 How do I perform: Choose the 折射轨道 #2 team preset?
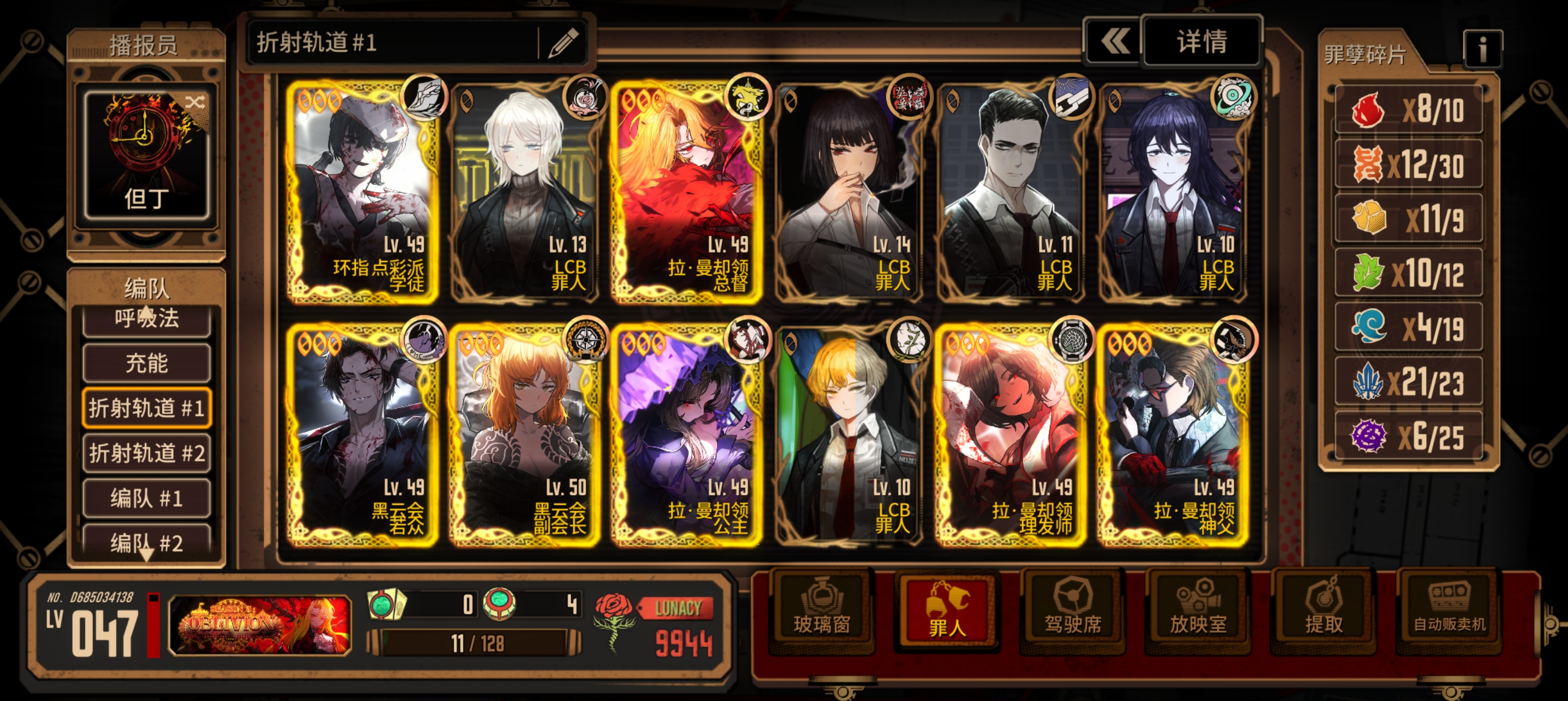[x=147, y=453]
